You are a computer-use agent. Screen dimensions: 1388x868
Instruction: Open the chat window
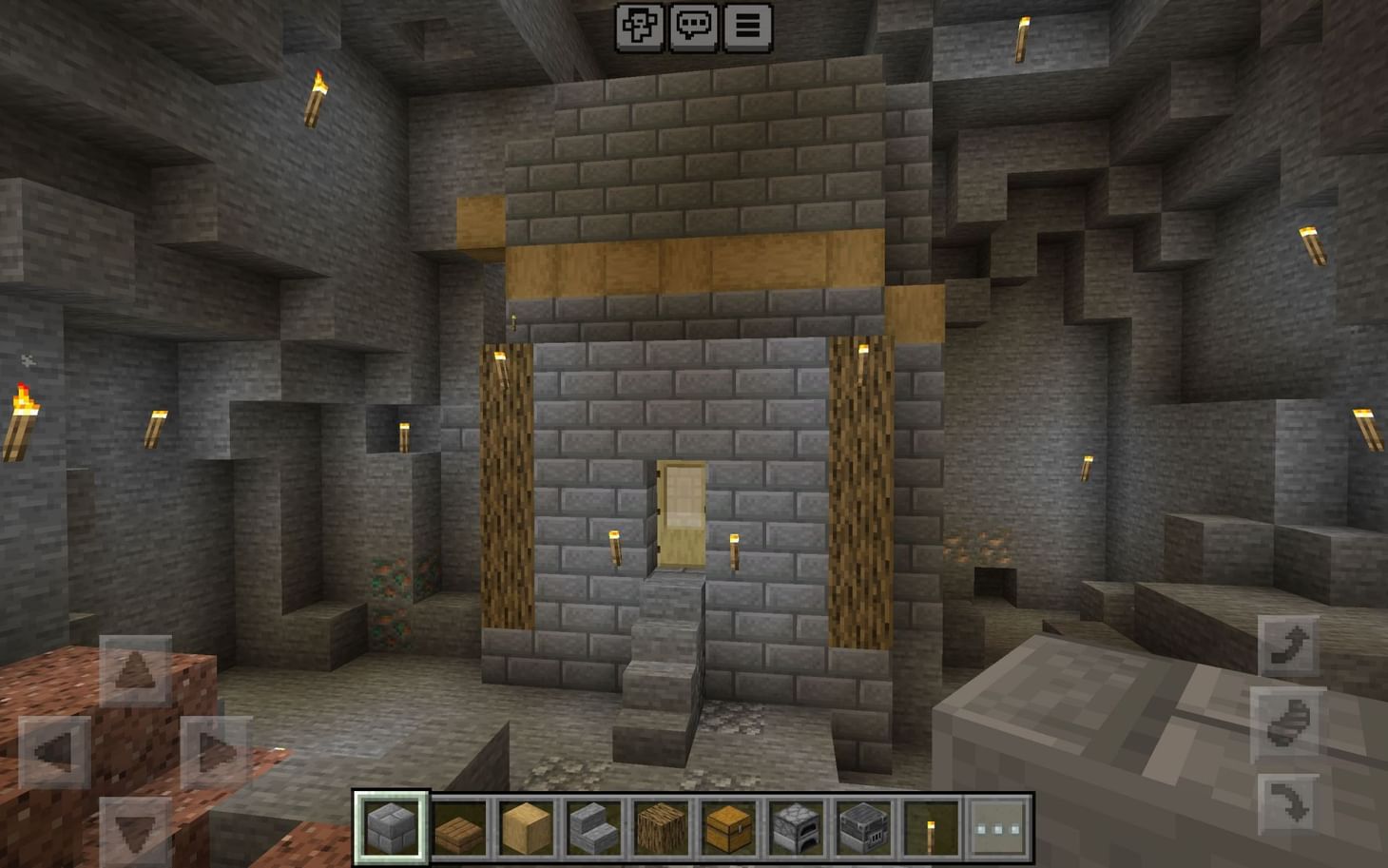pyautogui.click(x=694, y=26)
